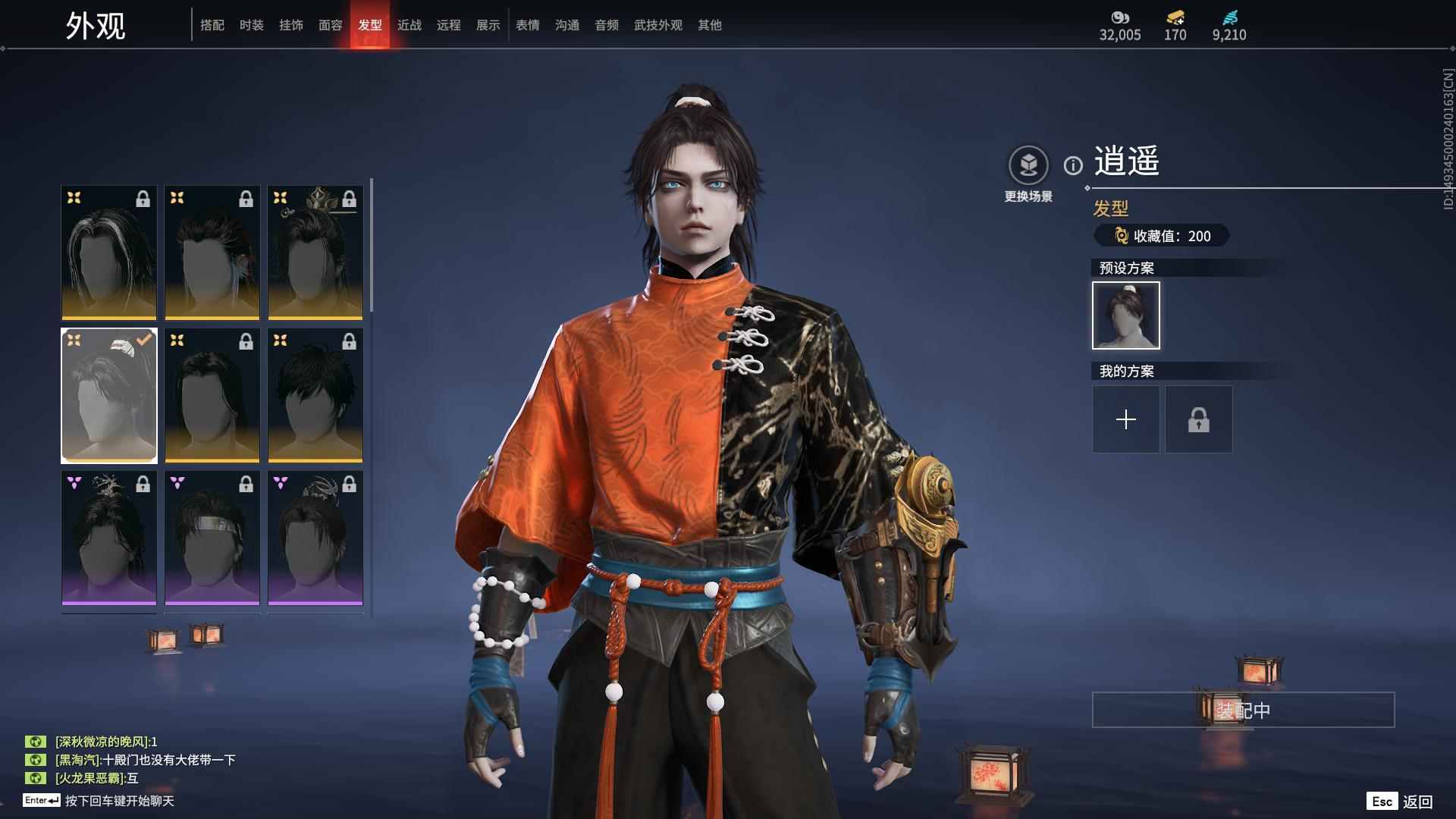Add a new scheme with plus slot
Image resolution: width=1456 pixels, height=819 pixels.
tap(1126, 419)
